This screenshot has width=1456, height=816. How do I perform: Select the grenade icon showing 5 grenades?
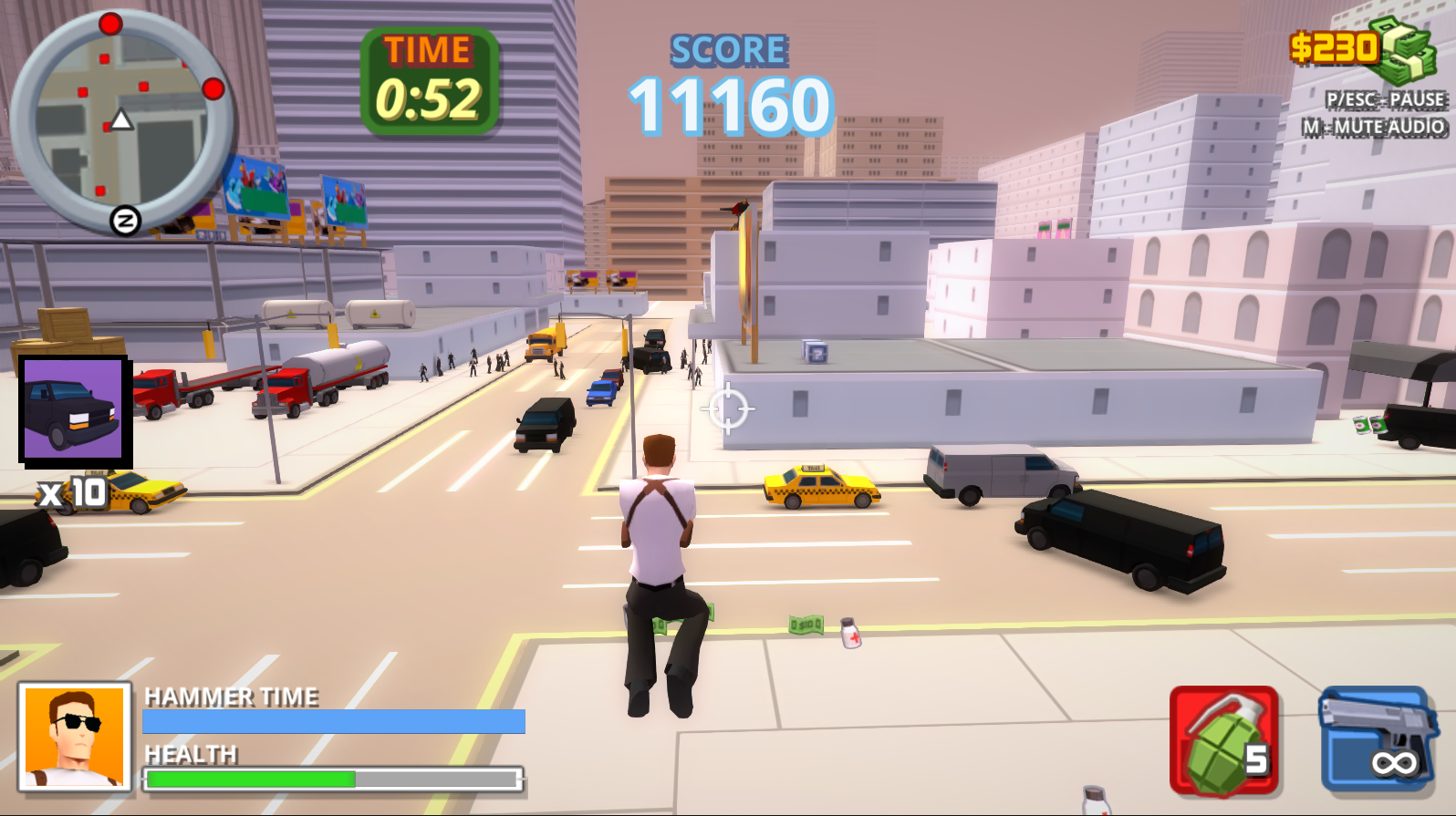[1222, 740]
